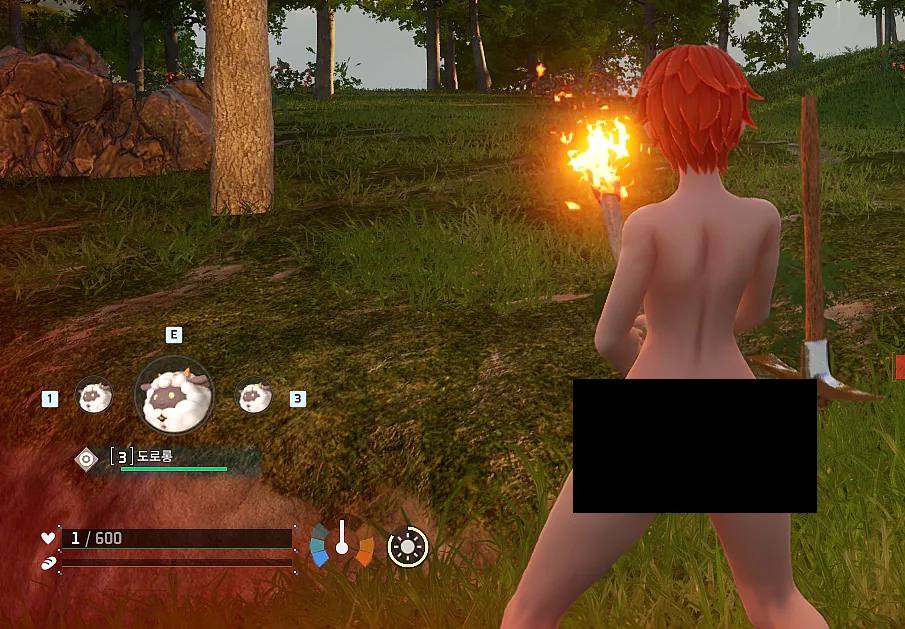This screenshot has height=629, width=905.
Task: Choose the small Lamball portrait beside key 1
Action: [95, 396]
